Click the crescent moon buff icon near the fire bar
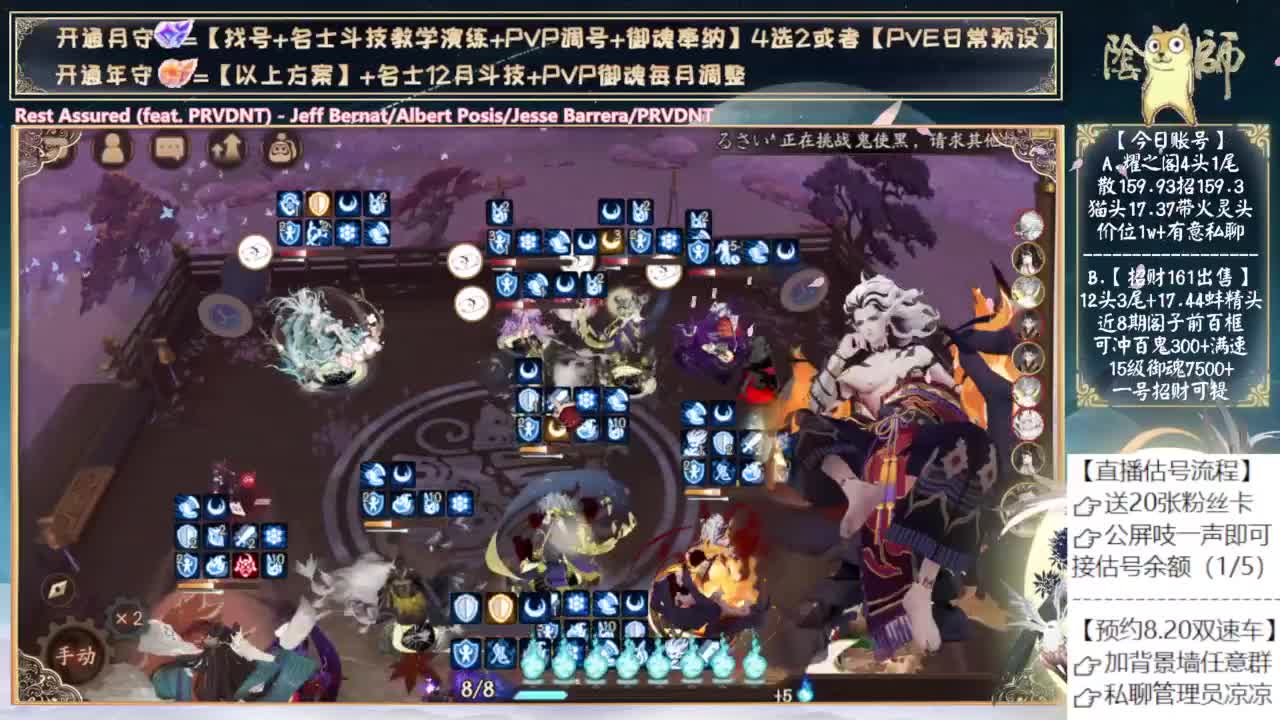 pyautogui.click(x=534, y=605)
